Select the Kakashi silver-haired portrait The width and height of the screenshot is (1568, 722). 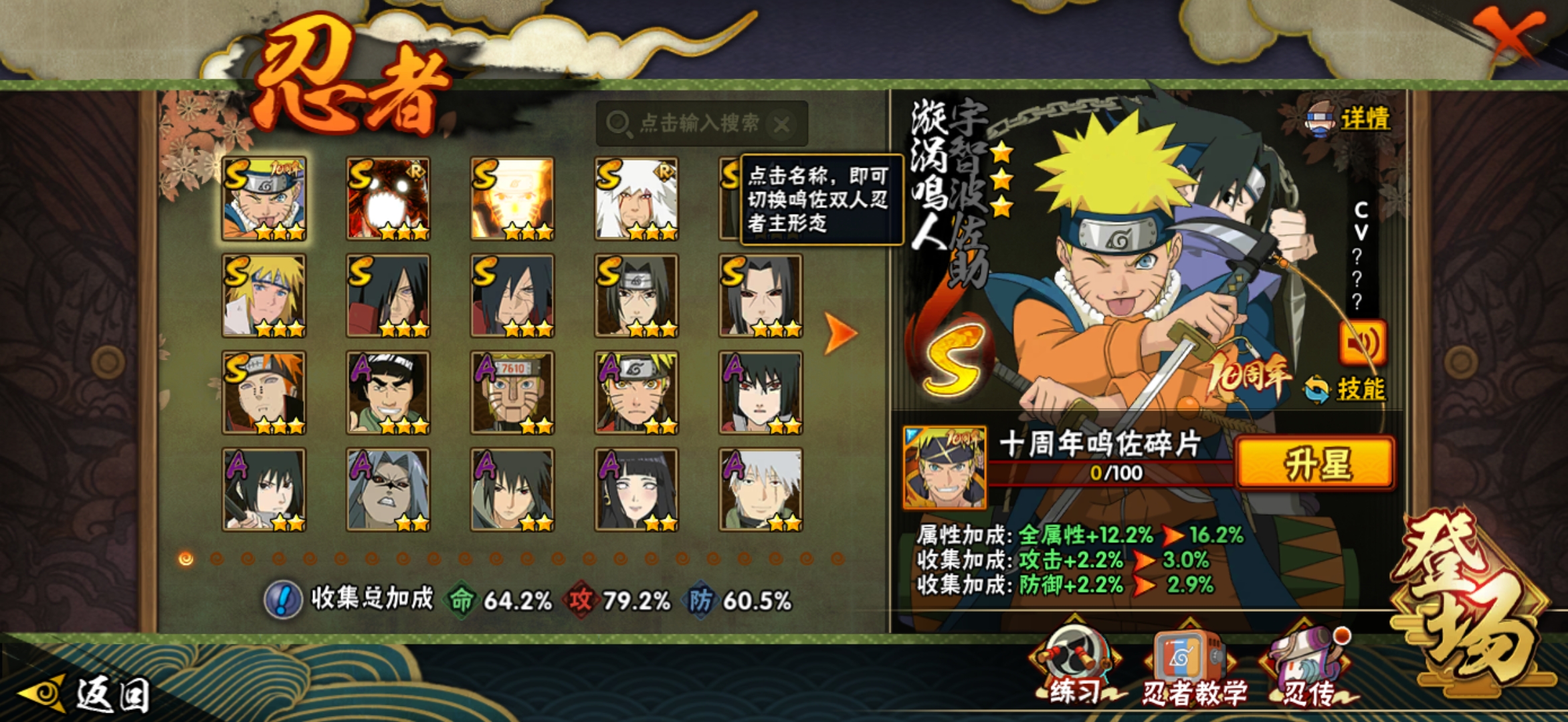761,489
